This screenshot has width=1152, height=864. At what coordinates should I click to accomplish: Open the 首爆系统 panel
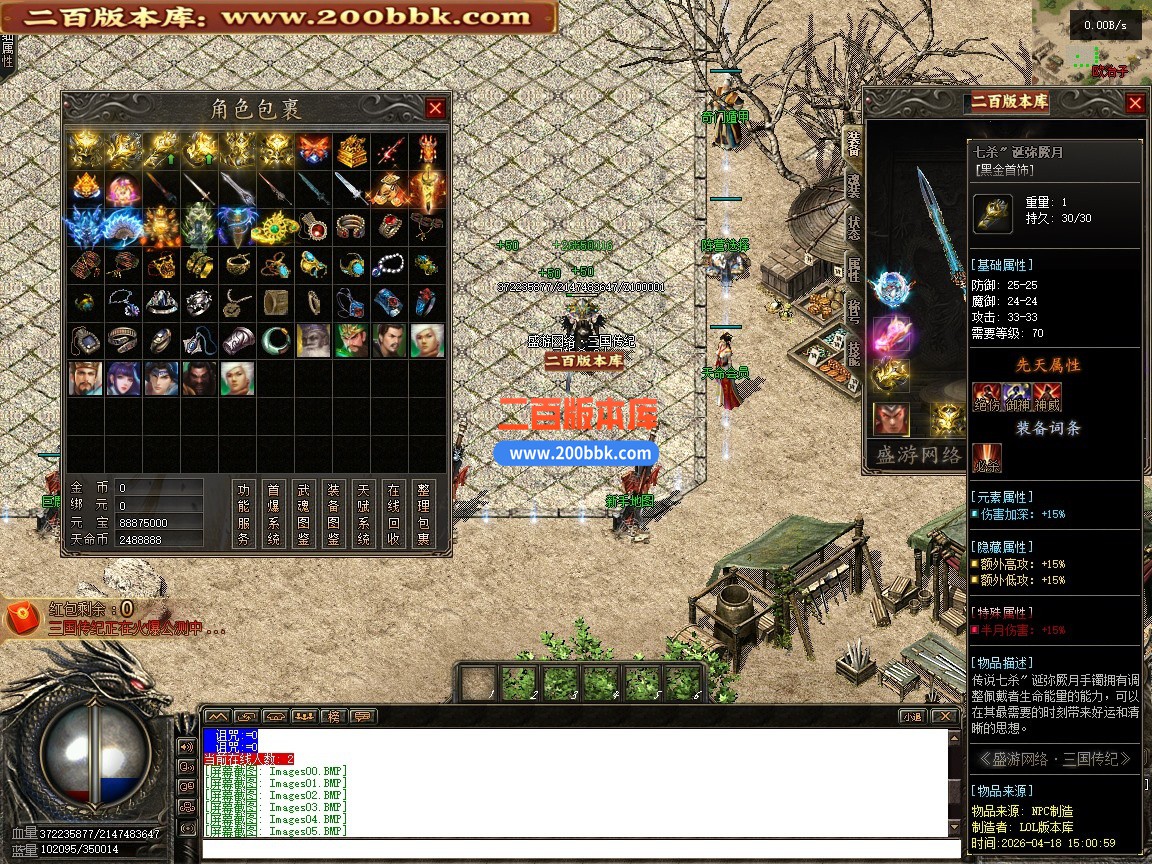click(x=274, y=514)
